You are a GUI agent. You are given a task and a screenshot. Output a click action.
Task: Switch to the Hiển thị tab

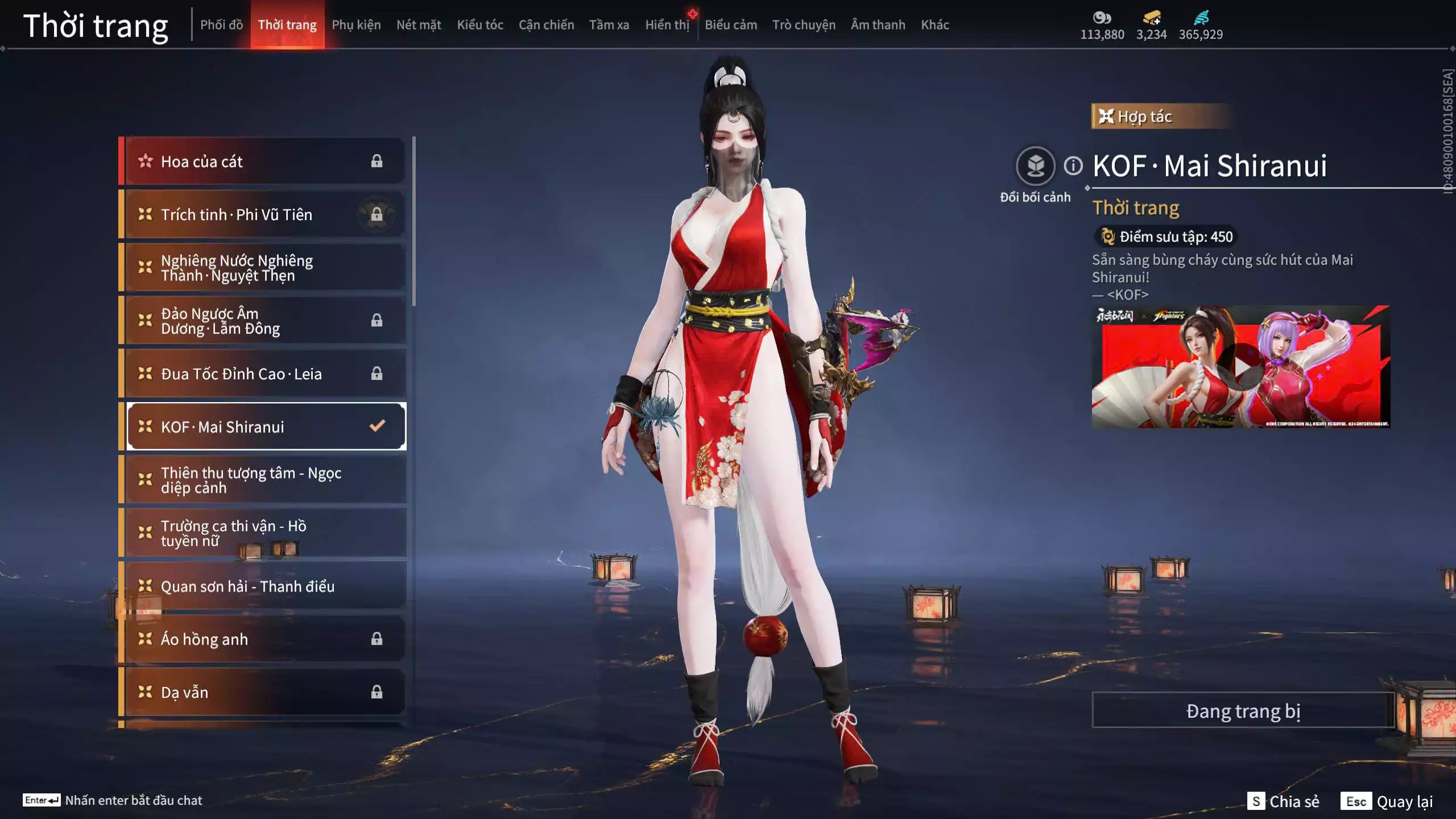[667, 25]
